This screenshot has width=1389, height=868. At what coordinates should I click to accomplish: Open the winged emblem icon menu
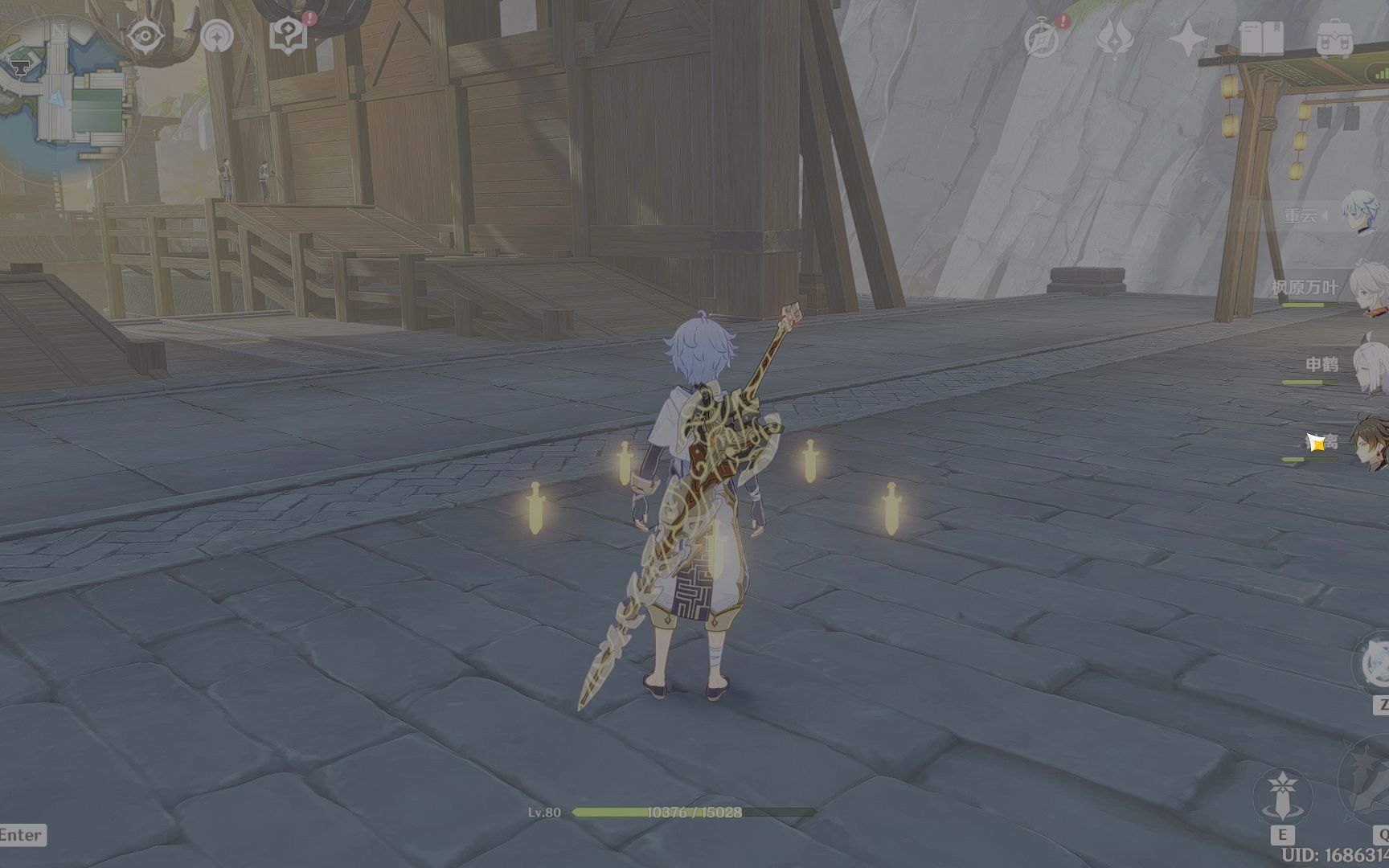(x=1116, y=38)
